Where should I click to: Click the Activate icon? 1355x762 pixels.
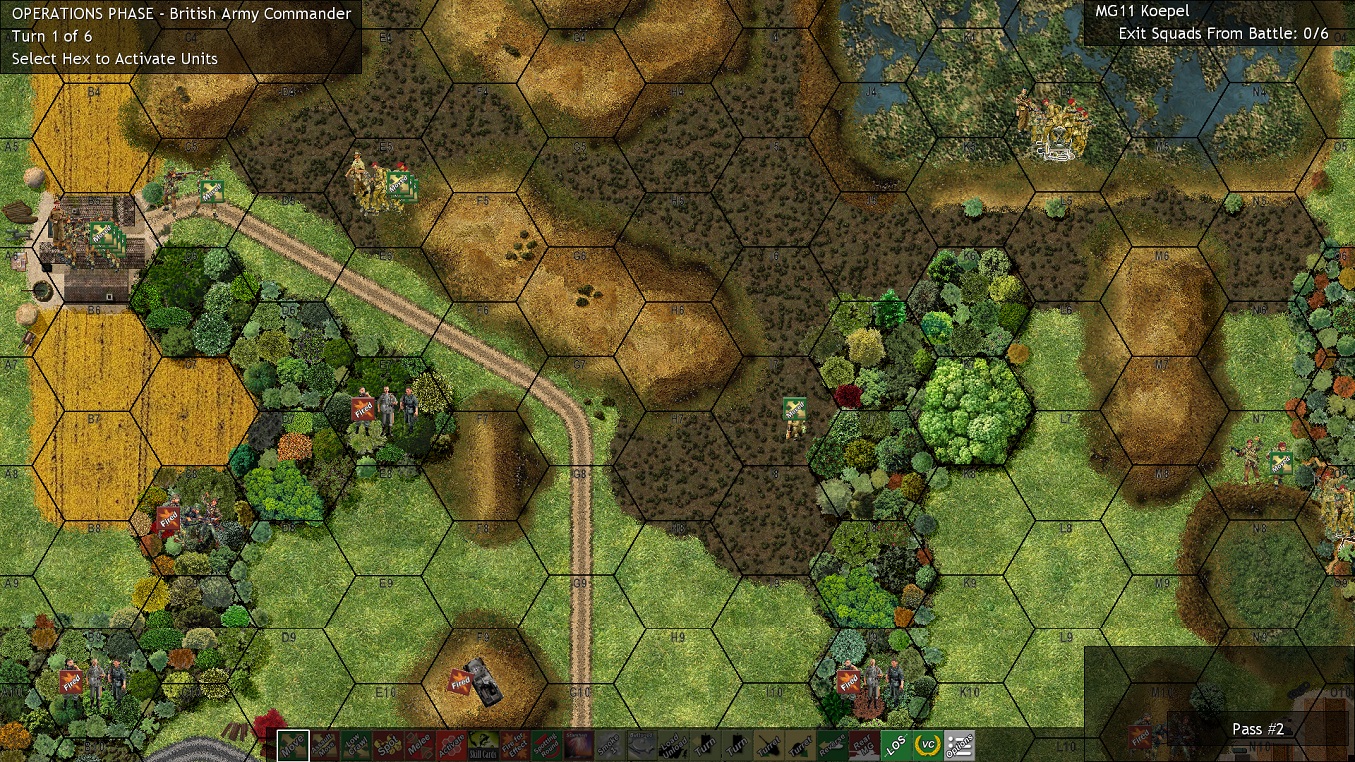coord(450,744)
